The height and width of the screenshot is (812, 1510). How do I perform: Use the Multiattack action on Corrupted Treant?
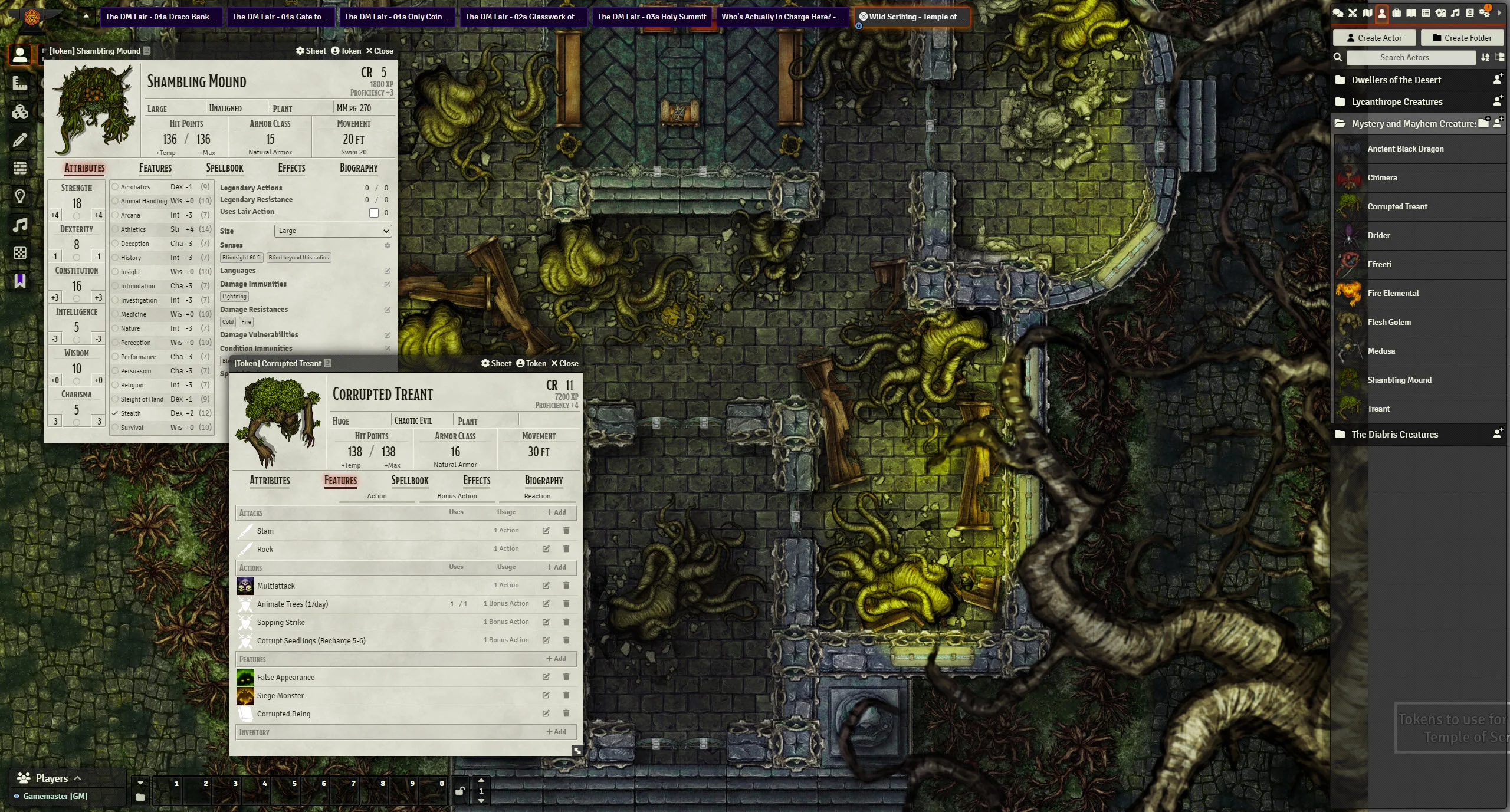(276, 586)
